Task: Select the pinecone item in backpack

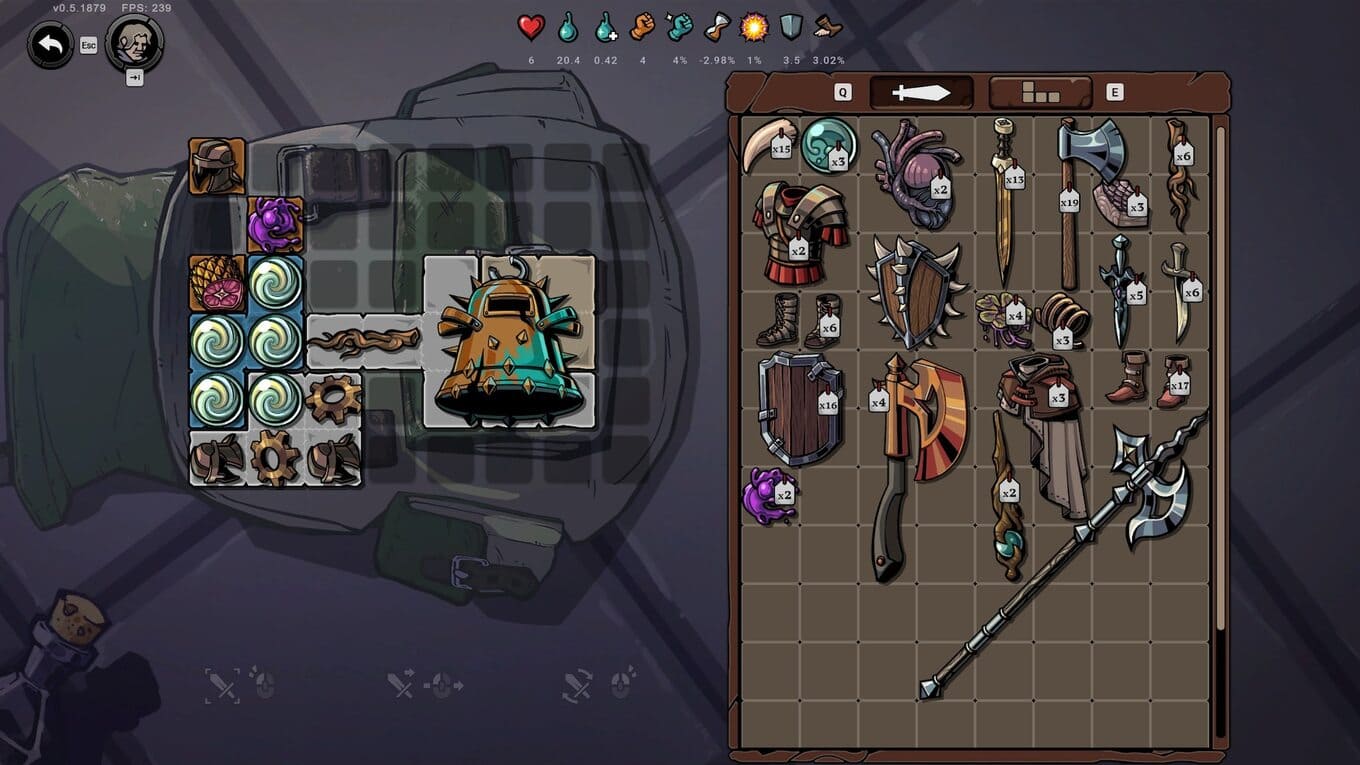Action: (217, 283)
